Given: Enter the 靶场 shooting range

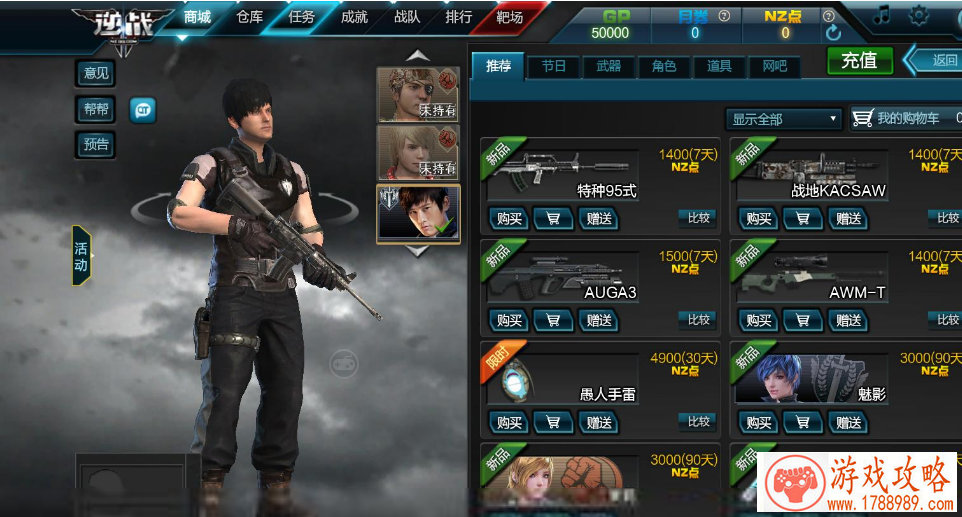Looking at the screenshot, I should [509, 17].
